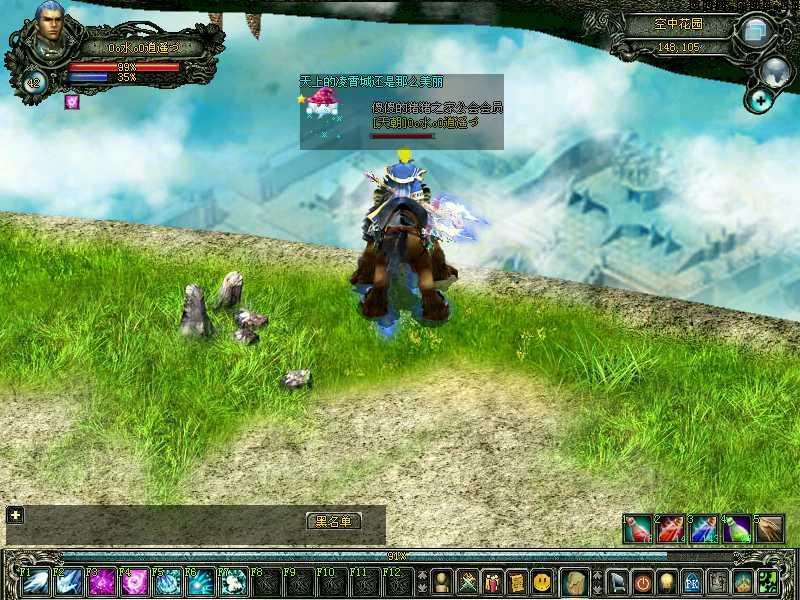Viewport: 800px width, 600px height.
Task: Toggle the PK mode shield icon
Action: (x=692, y=581)
